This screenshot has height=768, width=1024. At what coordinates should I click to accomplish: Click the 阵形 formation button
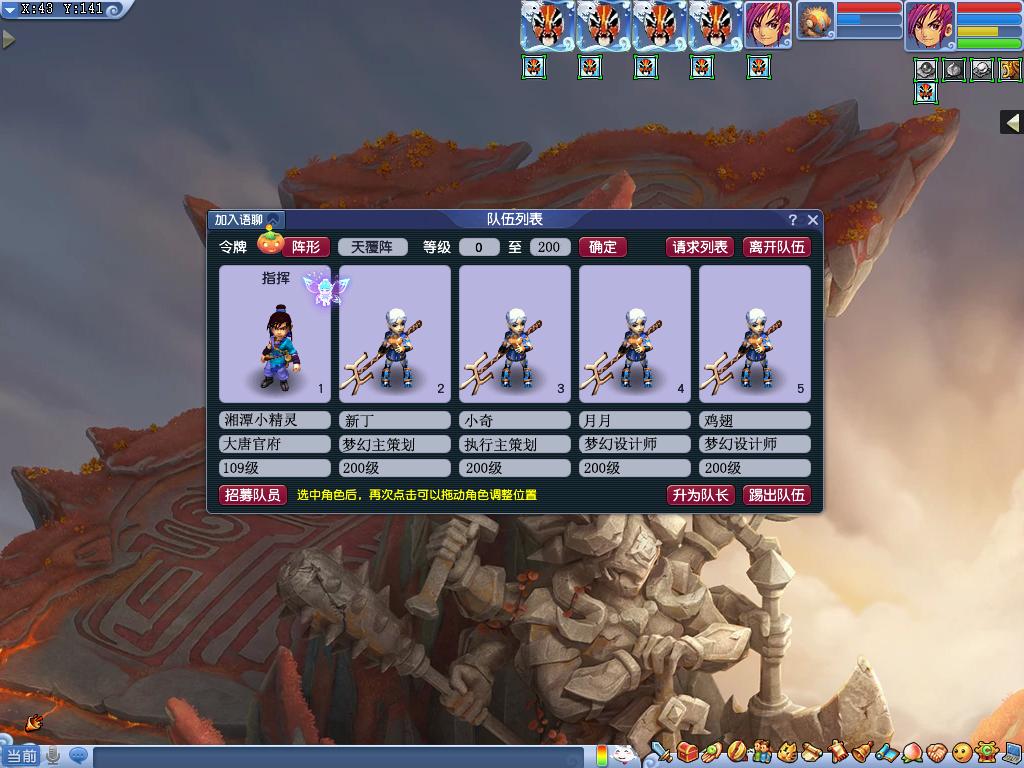305,247
